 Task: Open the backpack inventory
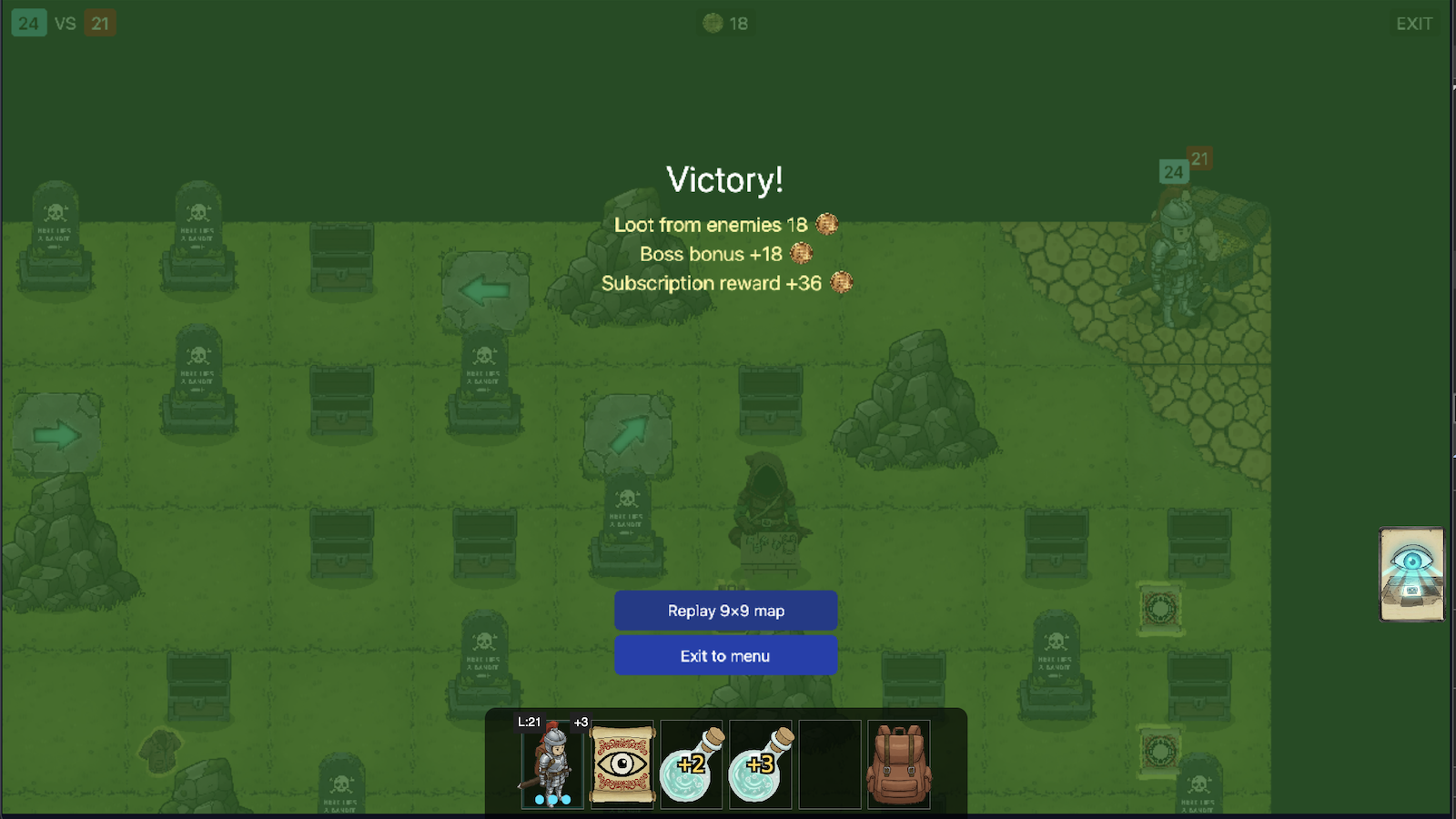tap(899, 764)
